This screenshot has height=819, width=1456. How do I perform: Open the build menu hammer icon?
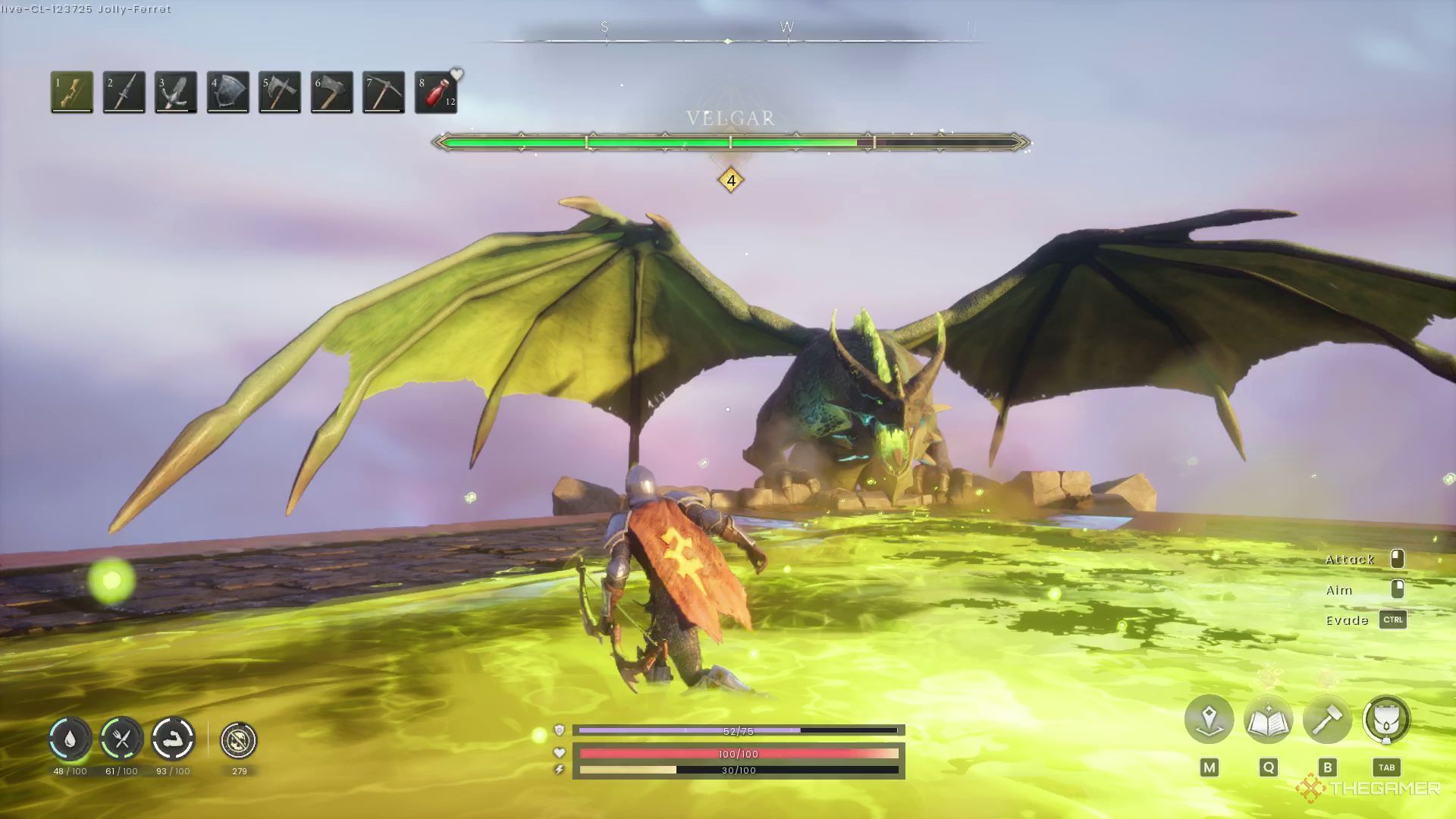click(x=1327, y=719)
